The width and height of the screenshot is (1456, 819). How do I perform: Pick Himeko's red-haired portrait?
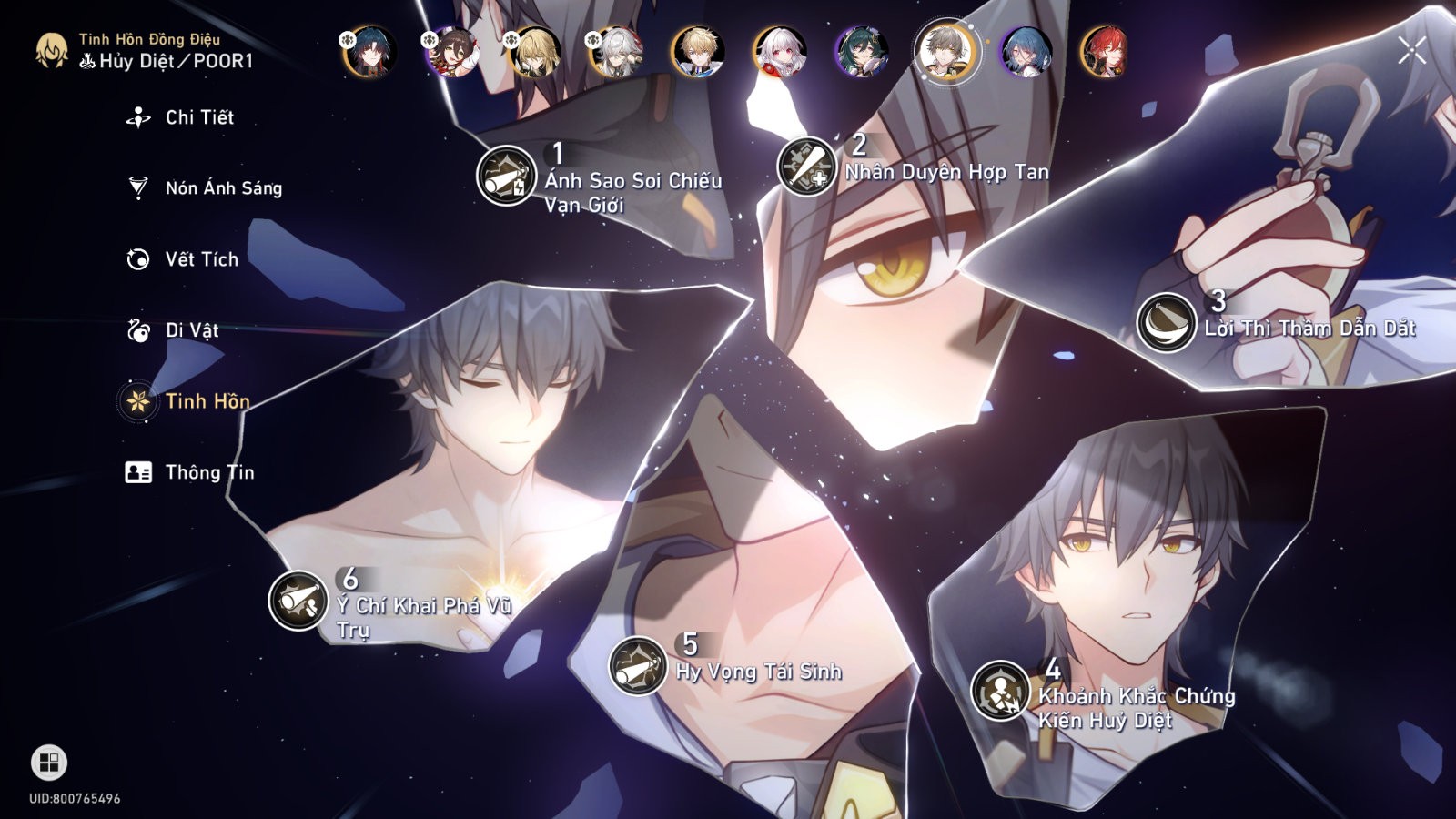1104,52
